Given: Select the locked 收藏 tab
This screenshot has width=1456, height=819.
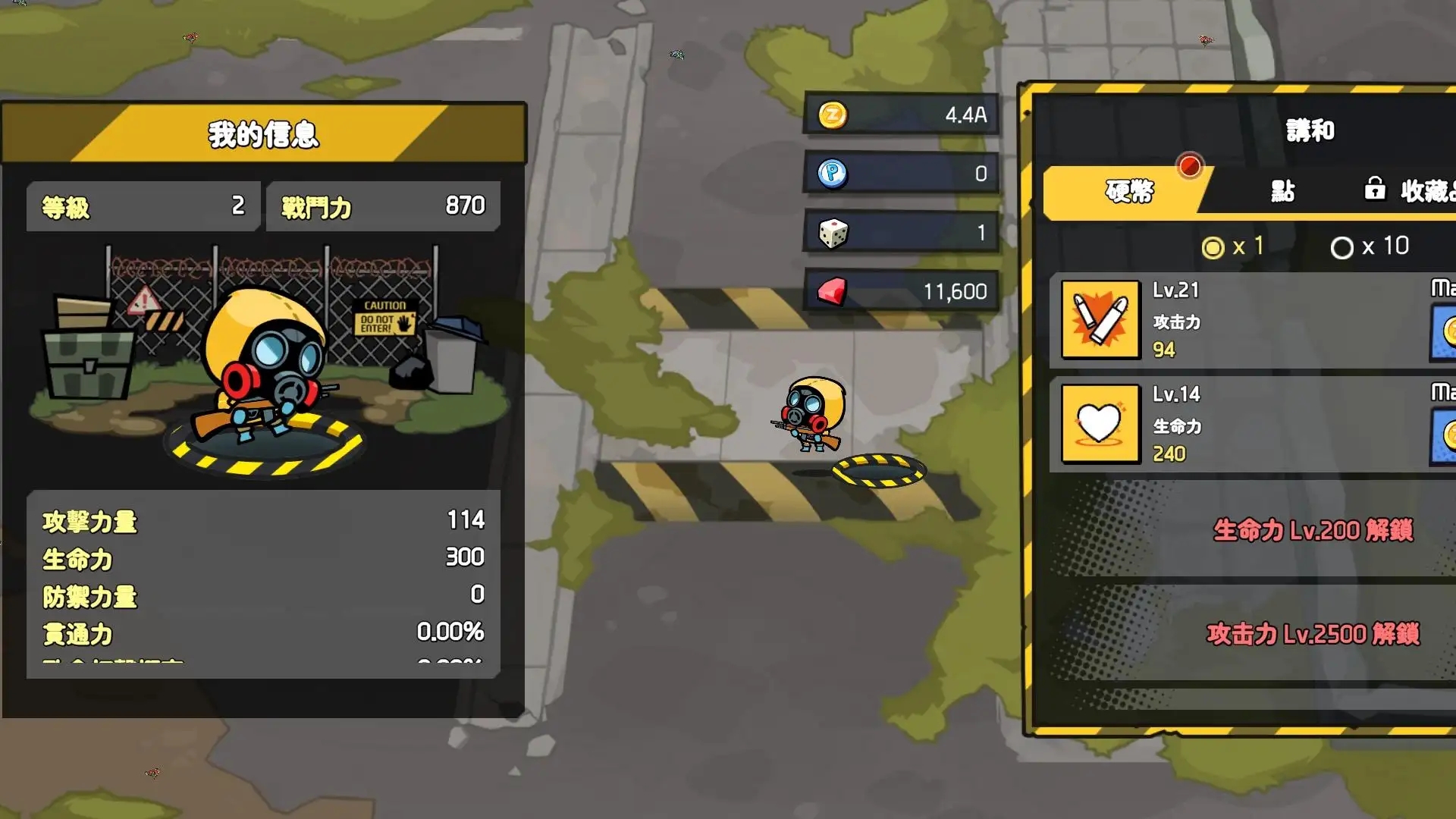Looking at the screenshot, I should [1410, 191].
